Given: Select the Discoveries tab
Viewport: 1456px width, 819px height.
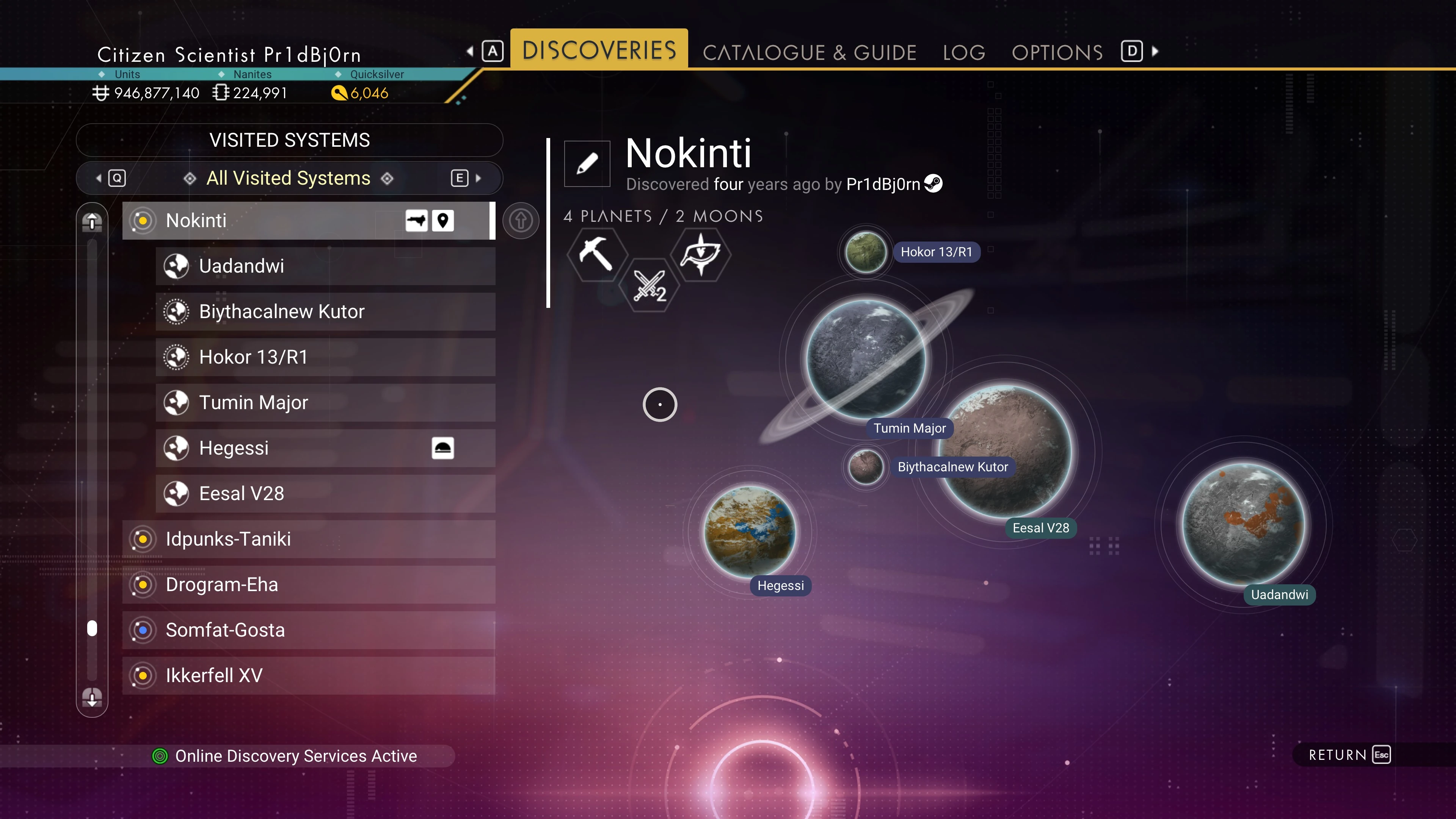Looking at the screenshot, I should click(x=599, y=50).
